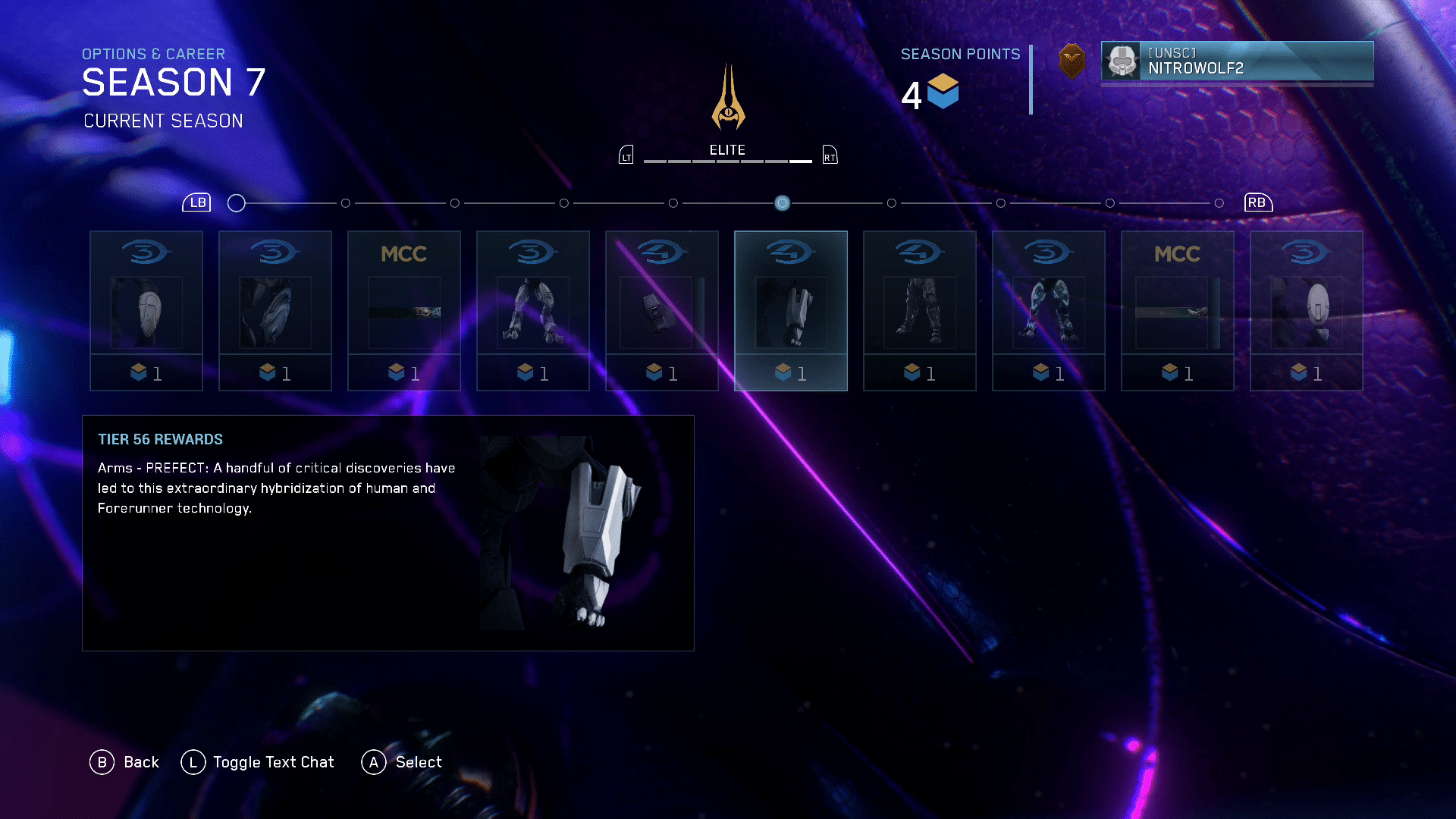Jump to the large first tier marker circle

[x=237, y=203]
